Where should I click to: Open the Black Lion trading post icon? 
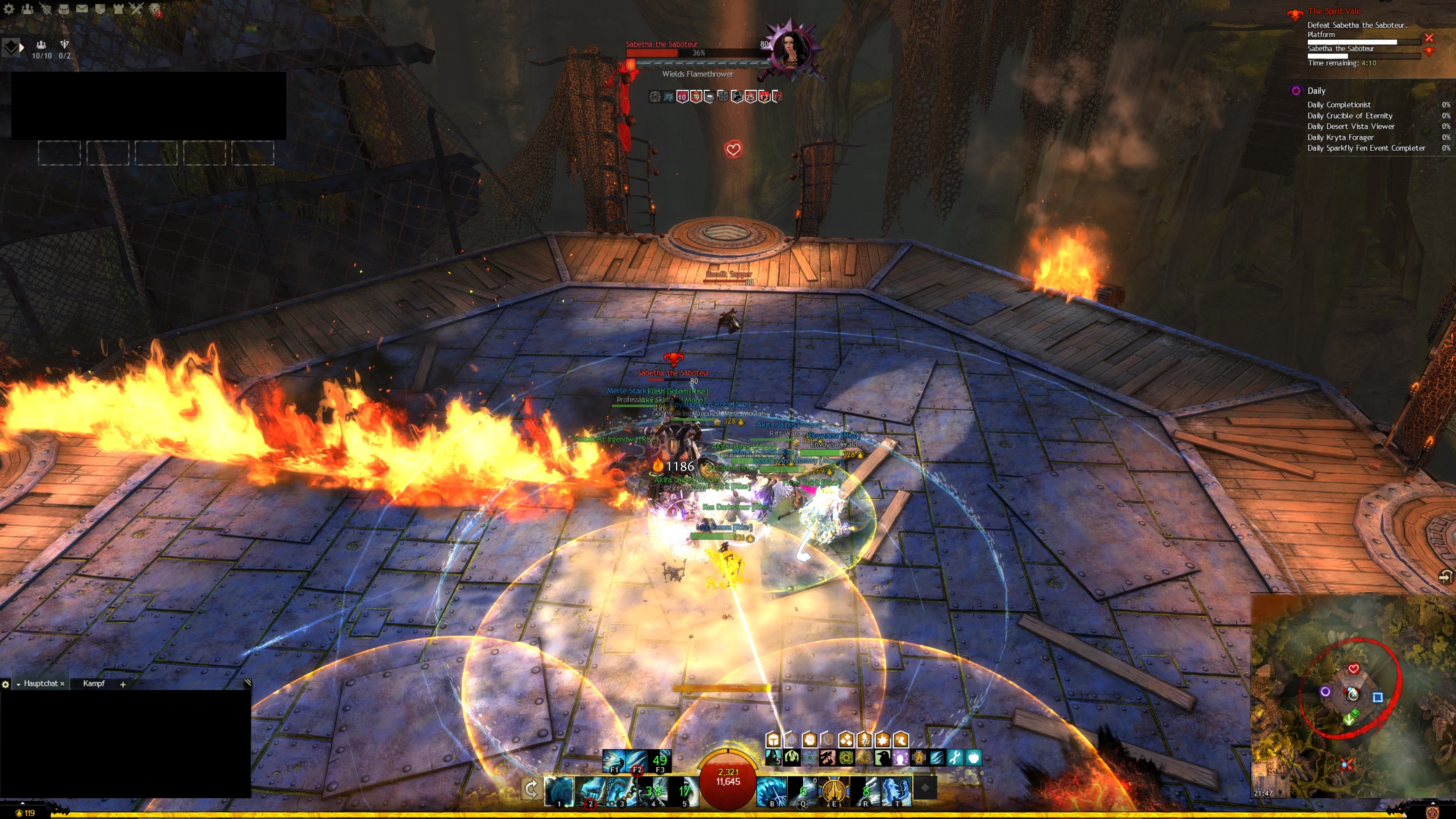155,9
